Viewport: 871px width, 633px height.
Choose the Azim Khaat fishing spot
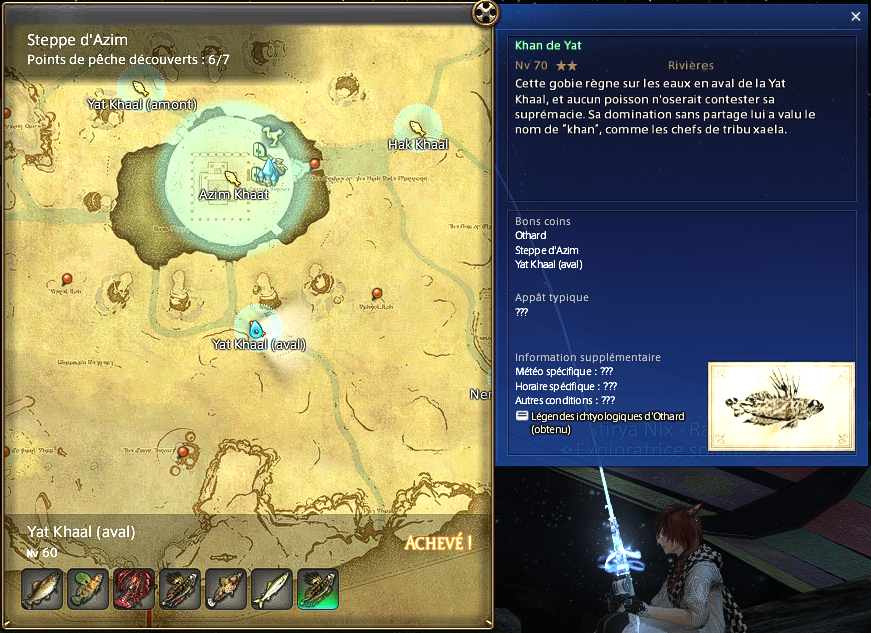pos(233,178)
